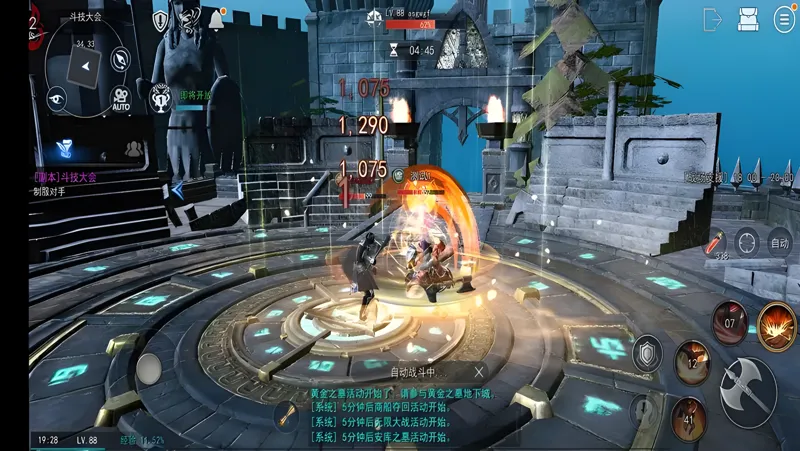
Task: Collapse the quest panel with the arrow
Action: click(x=178, y=189)
